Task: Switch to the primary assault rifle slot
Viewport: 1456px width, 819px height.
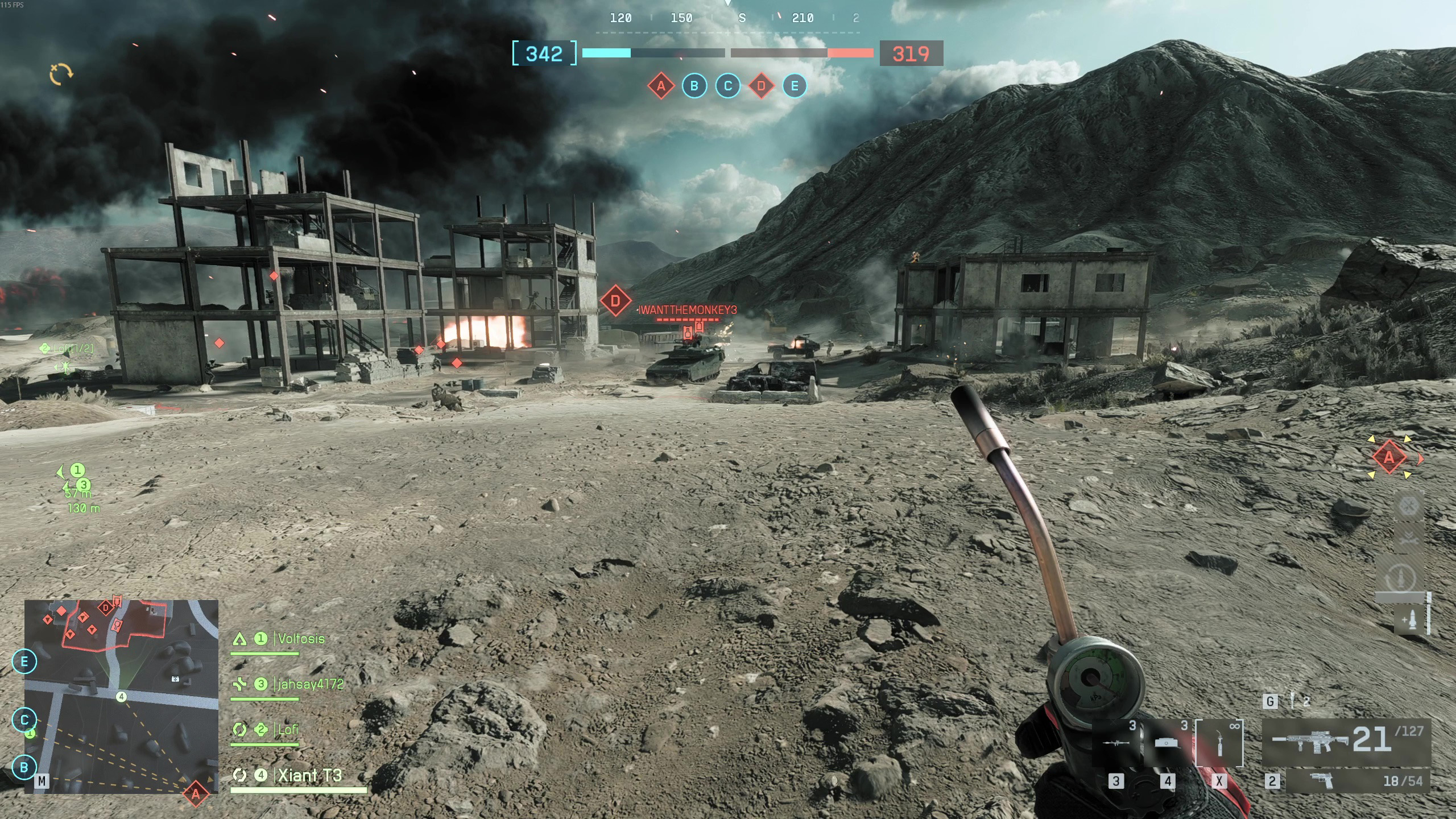Action: click(1346, 740)
